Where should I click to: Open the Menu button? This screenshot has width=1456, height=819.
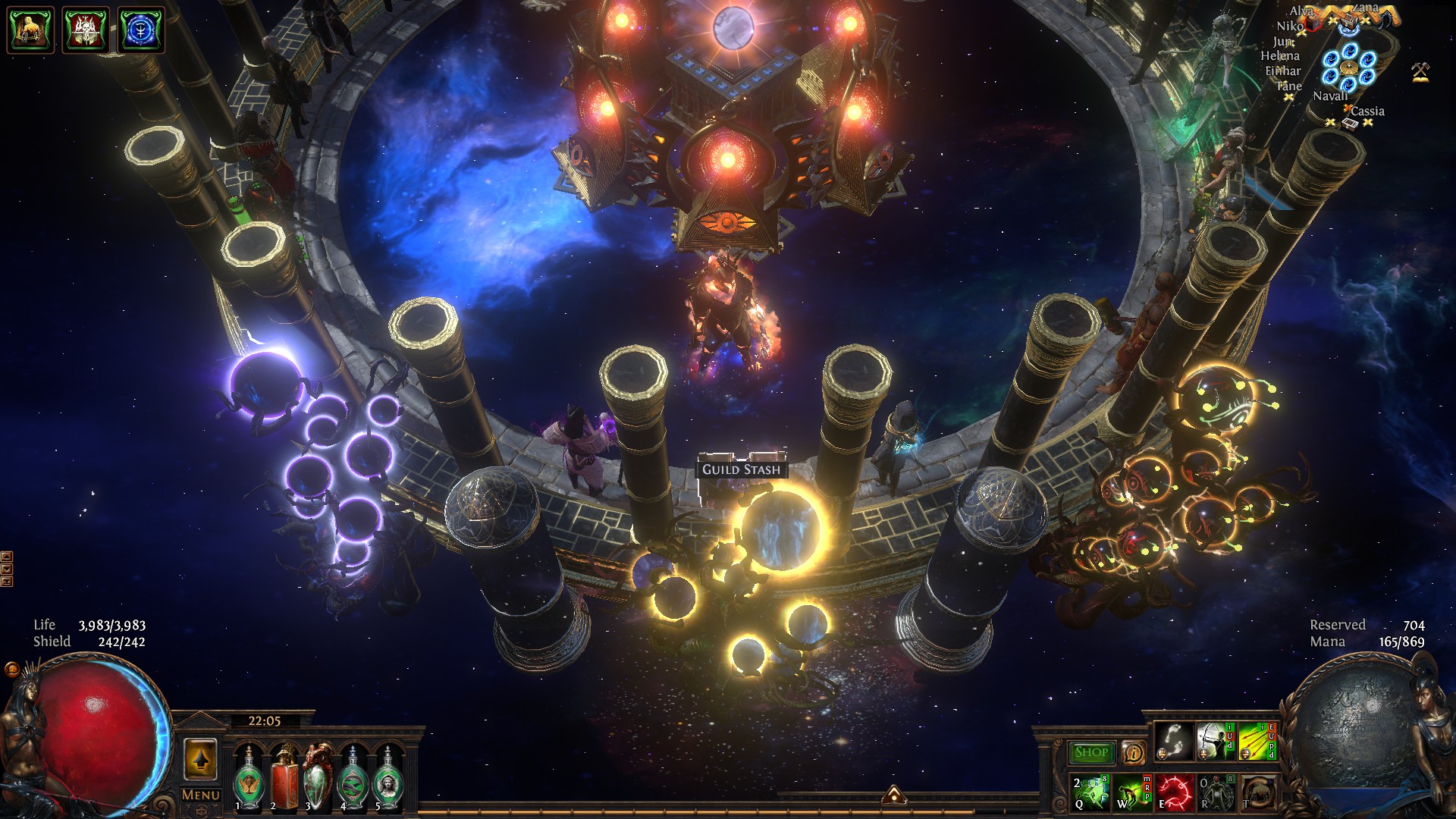pyautogui.click(x=200, y=795)
